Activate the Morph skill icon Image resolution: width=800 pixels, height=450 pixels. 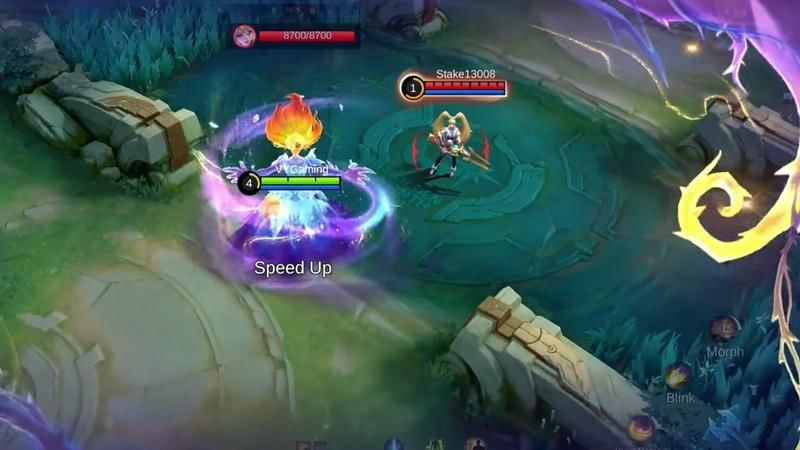click(x=725, y=329)
